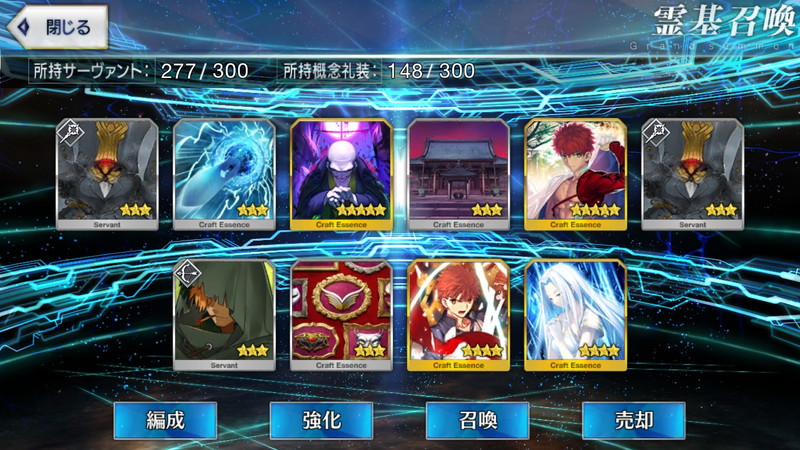The image size is (800, 450).
Task: Go to the 強化 enhancement screen
Action: [320, 420]
